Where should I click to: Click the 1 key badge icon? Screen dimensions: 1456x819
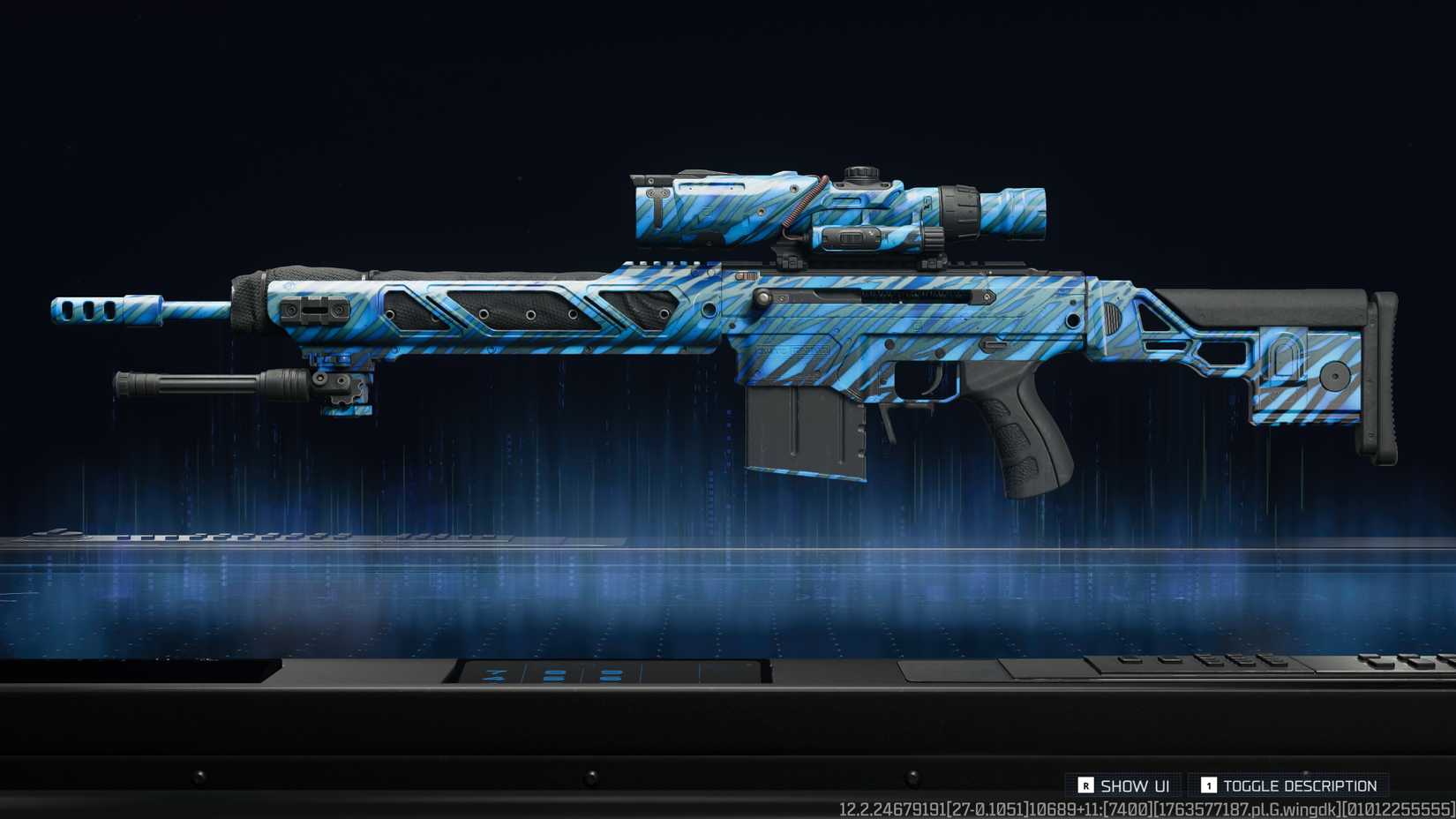tap(1212, 785)
